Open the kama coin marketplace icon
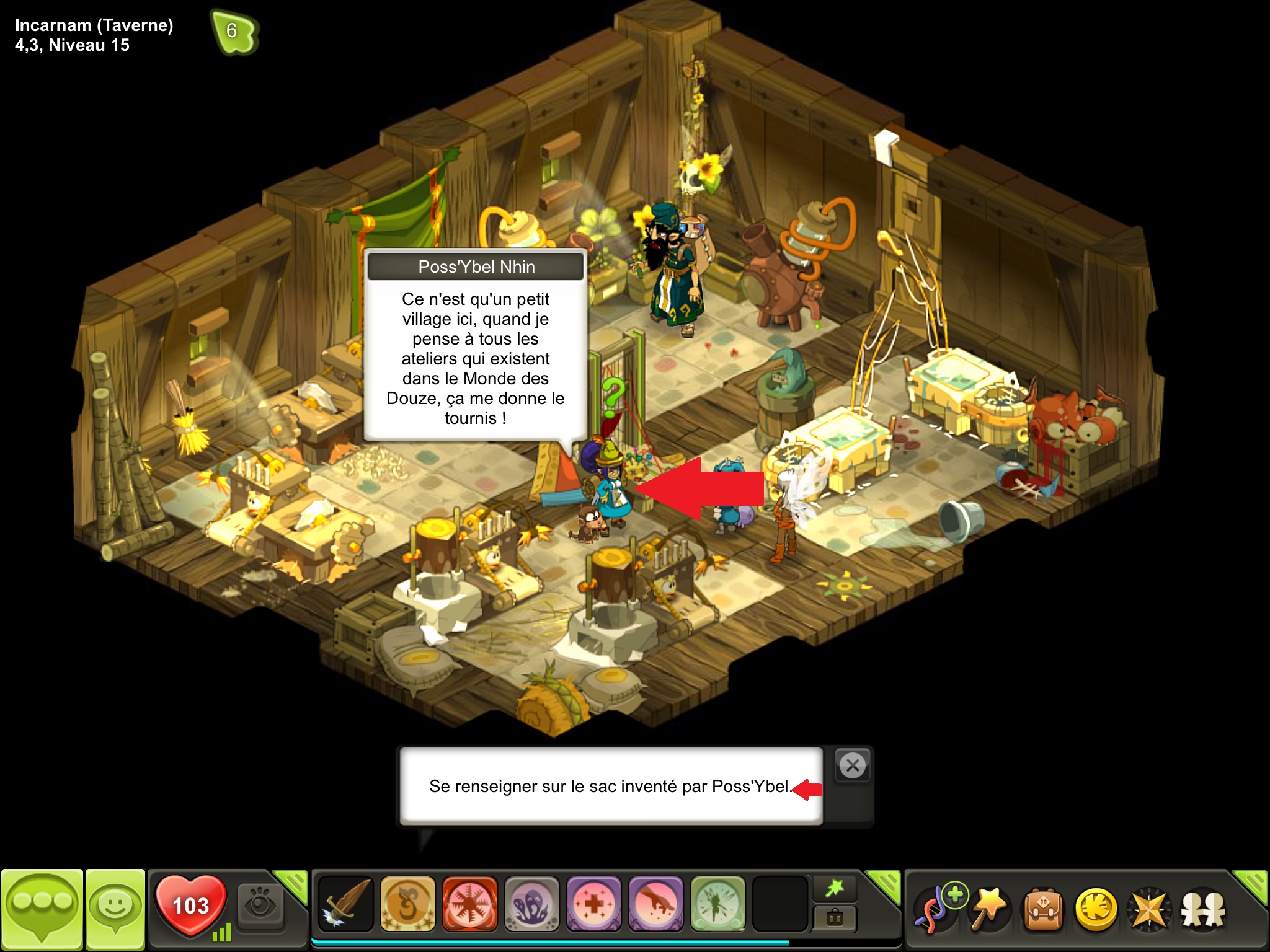Screen dimensions: 1270x952 tap(1096, 910)
